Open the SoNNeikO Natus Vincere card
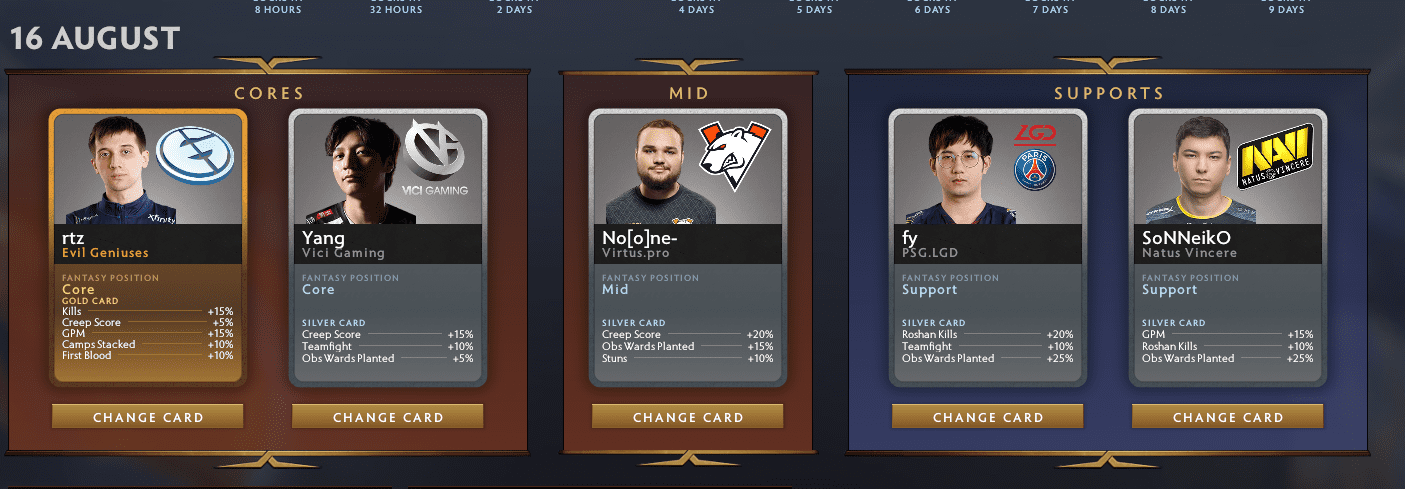This screenshot has width=1405, height=489. [1228, 247]
